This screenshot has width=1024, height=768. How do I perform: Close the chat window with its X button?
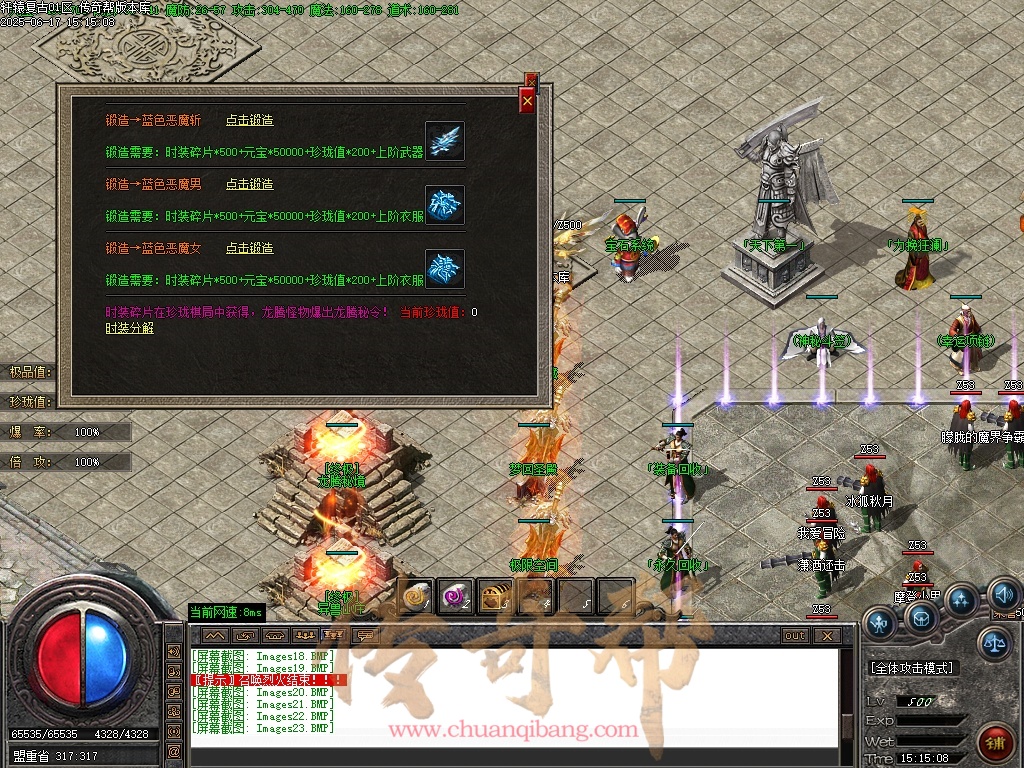(826, 635)
